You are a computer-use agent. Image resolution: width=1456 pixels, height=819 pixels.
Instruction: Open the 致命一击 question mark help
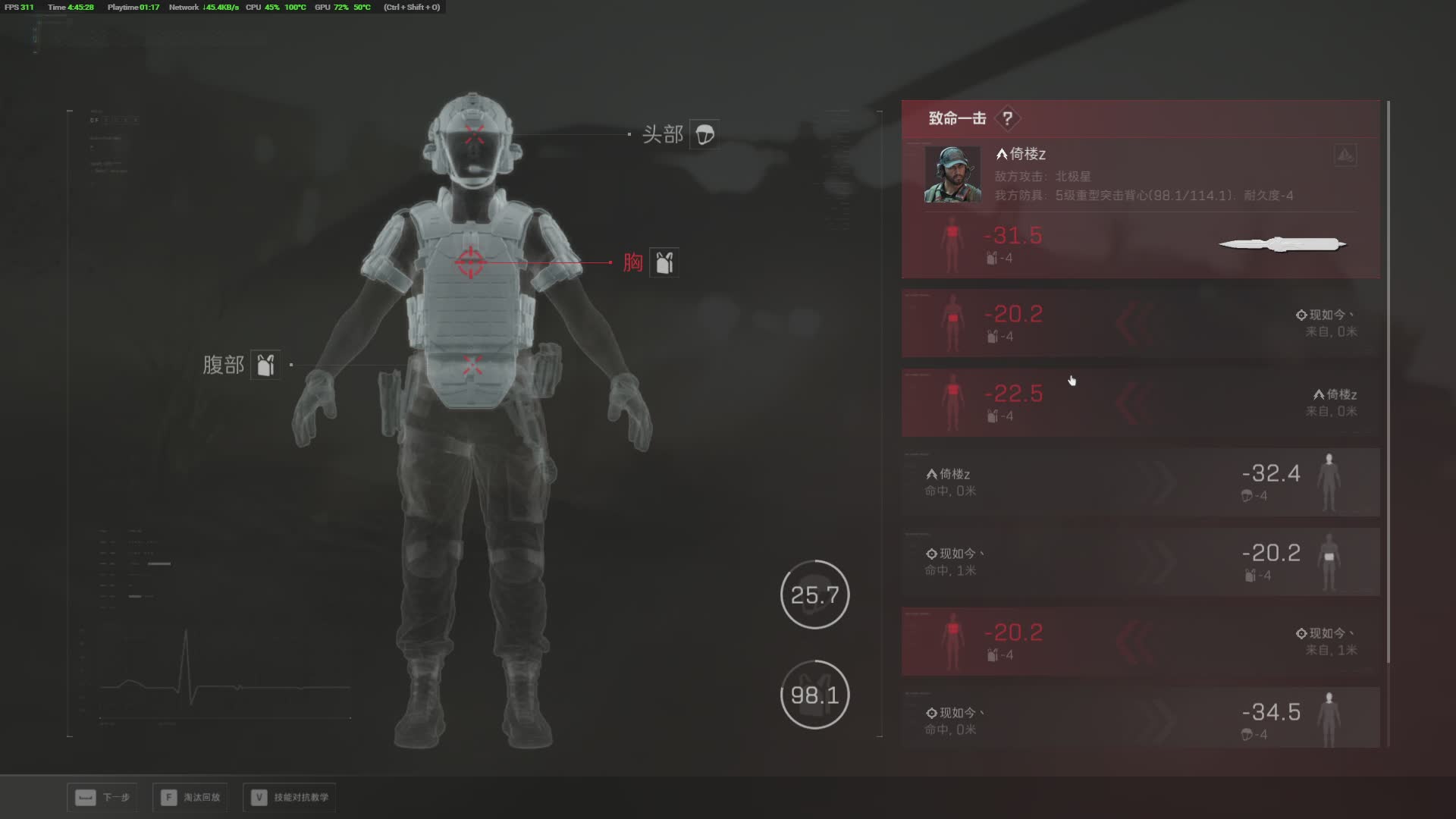[1007, 119]
